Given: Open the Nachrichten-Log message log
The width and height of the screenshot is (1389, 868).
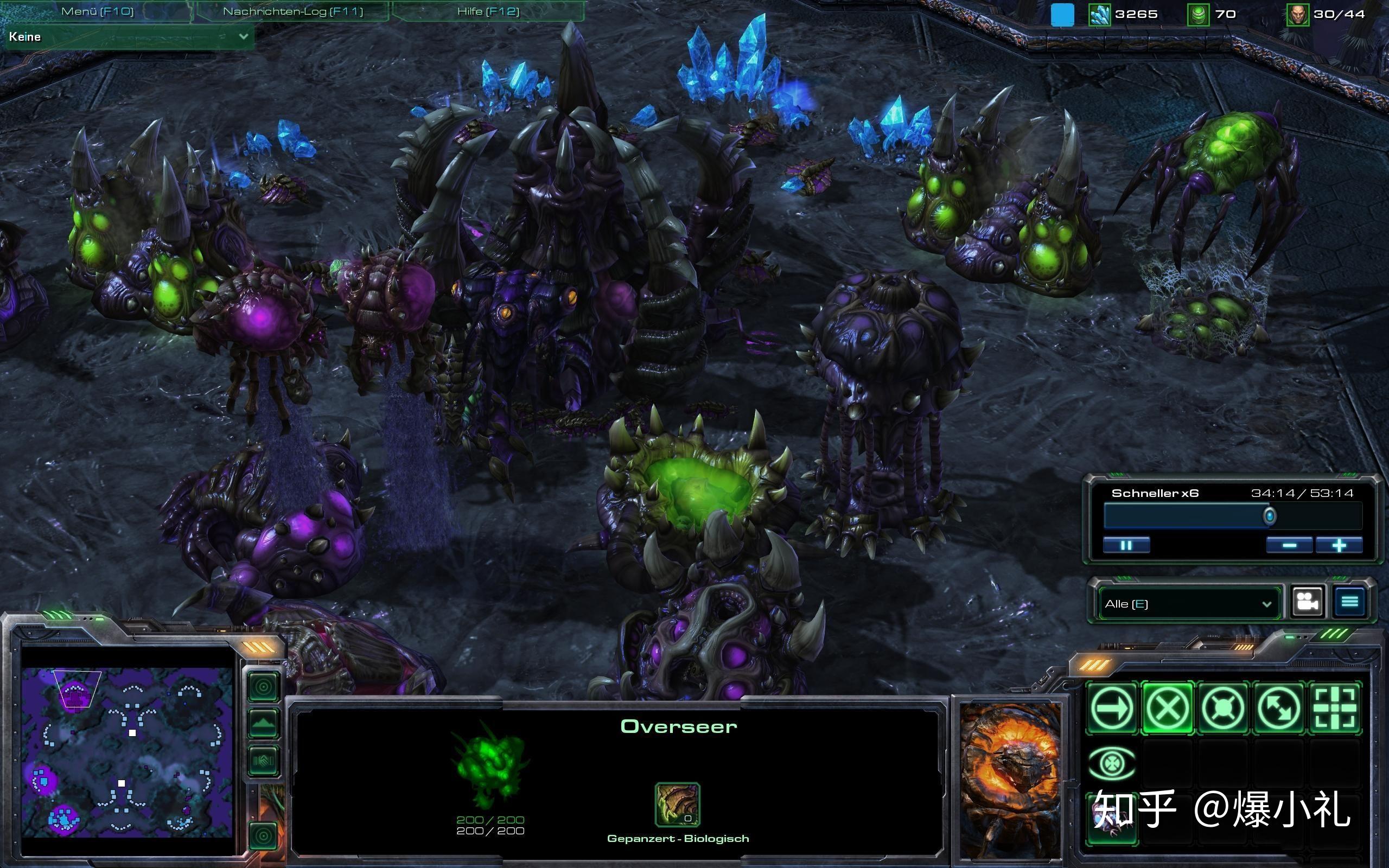Looking at the screenshot, I should coord(293,11).
